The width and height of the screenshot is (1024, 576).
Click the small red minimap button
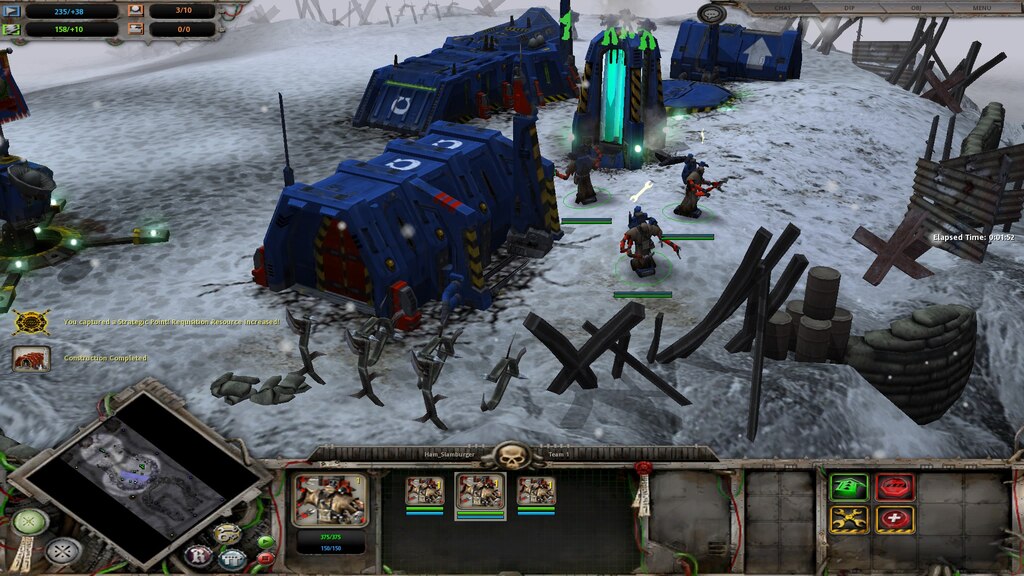click(265, 559)
